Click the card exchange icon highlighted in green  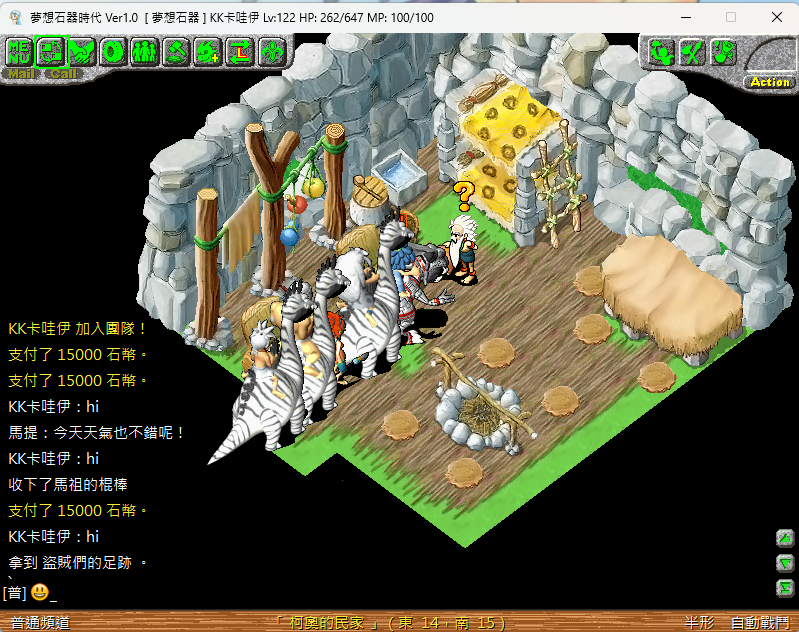pos(50,50)
